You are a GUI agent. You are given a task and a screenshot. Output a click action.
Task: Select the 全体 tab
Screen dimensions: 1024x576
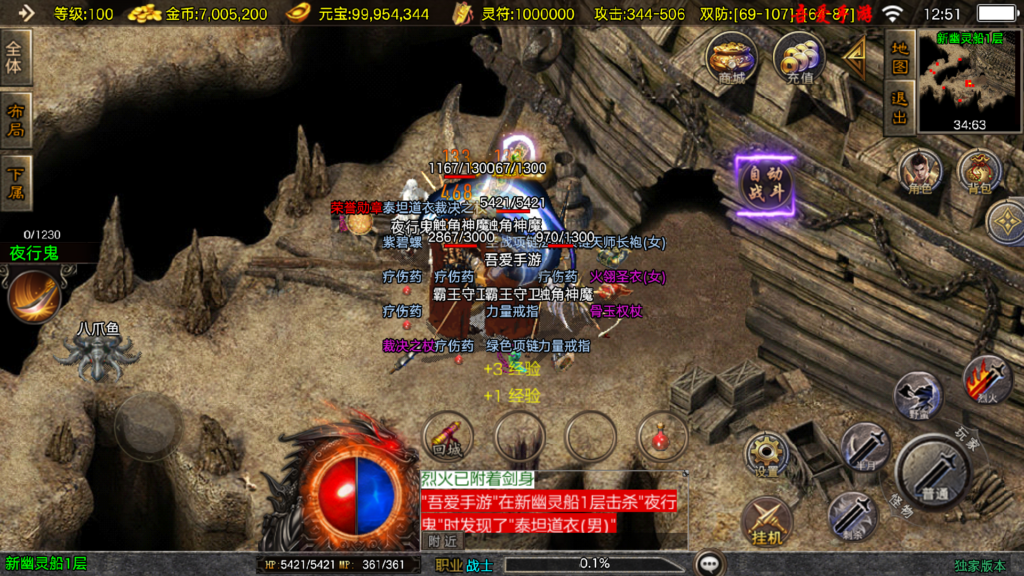click(x=16, y=56)
